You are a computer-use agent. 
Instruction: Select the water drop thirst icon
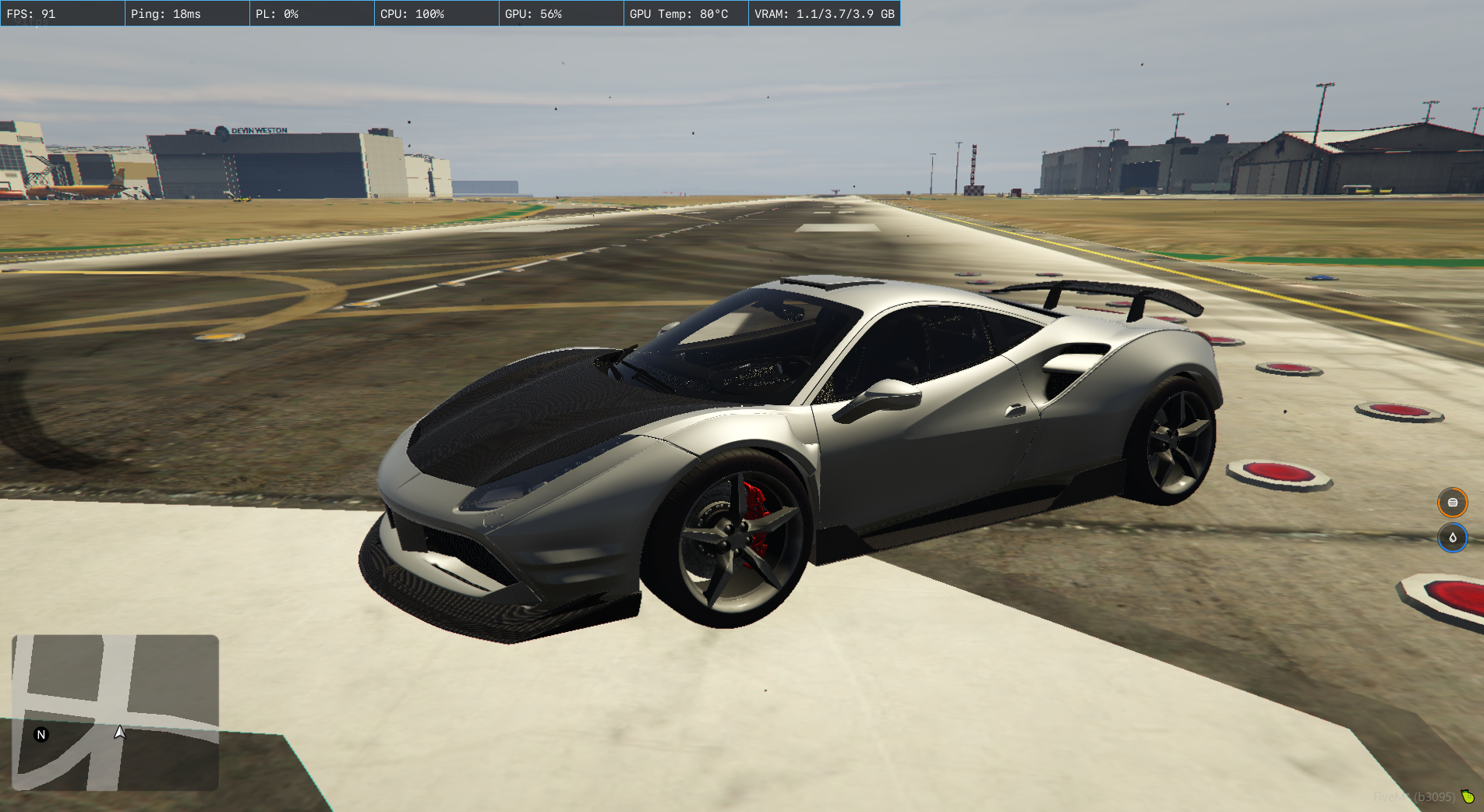pos(1452,538)
